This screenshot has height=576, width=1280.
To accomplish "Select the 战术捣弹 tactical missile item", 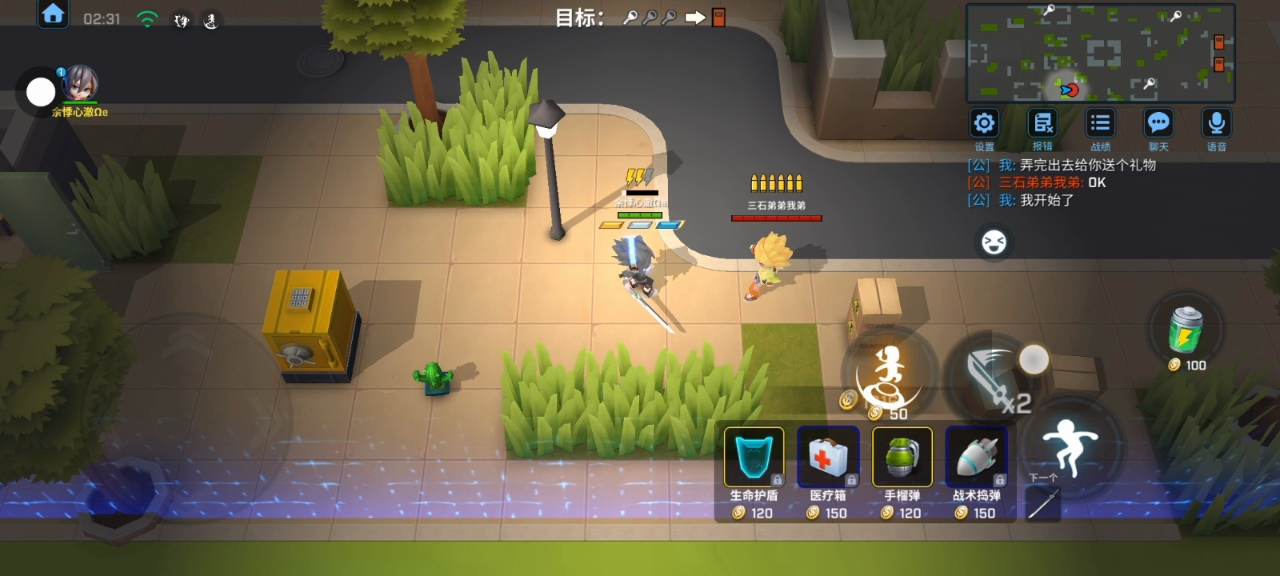I will pyautogui.click(x=976, y=458).
